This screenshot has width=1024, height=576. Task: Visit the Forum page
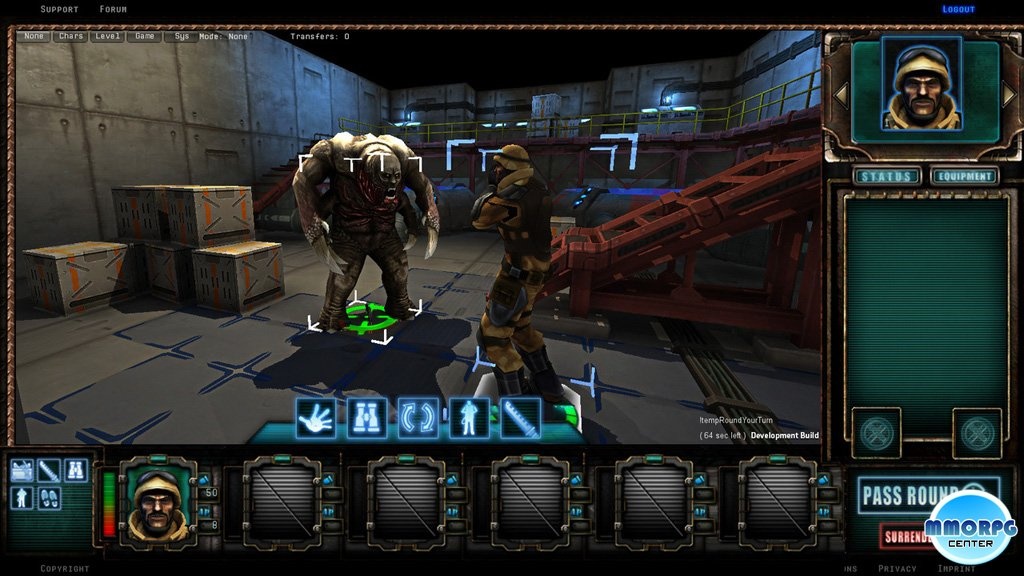(x=113, y=9)
